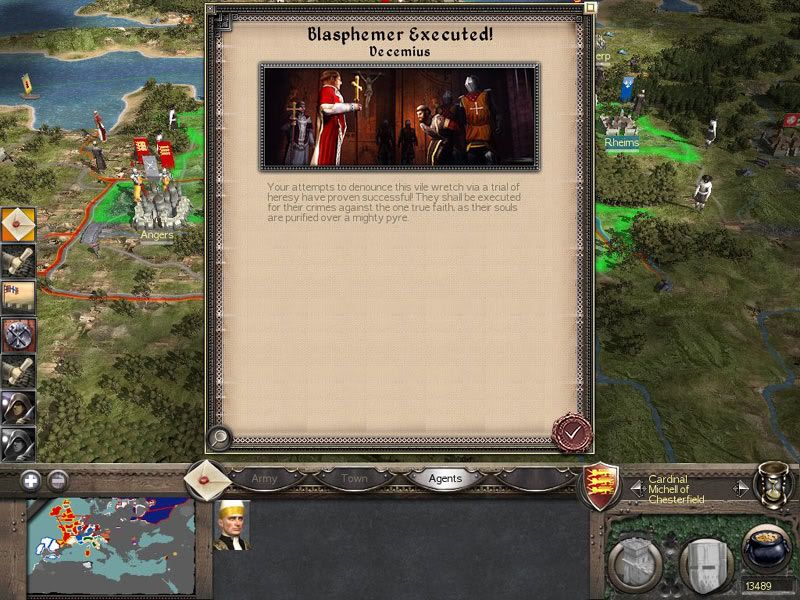Click the magnifying glass on the event scroll
The height and width of the screenshot is (600, 800).
click(x=218, y=438)
